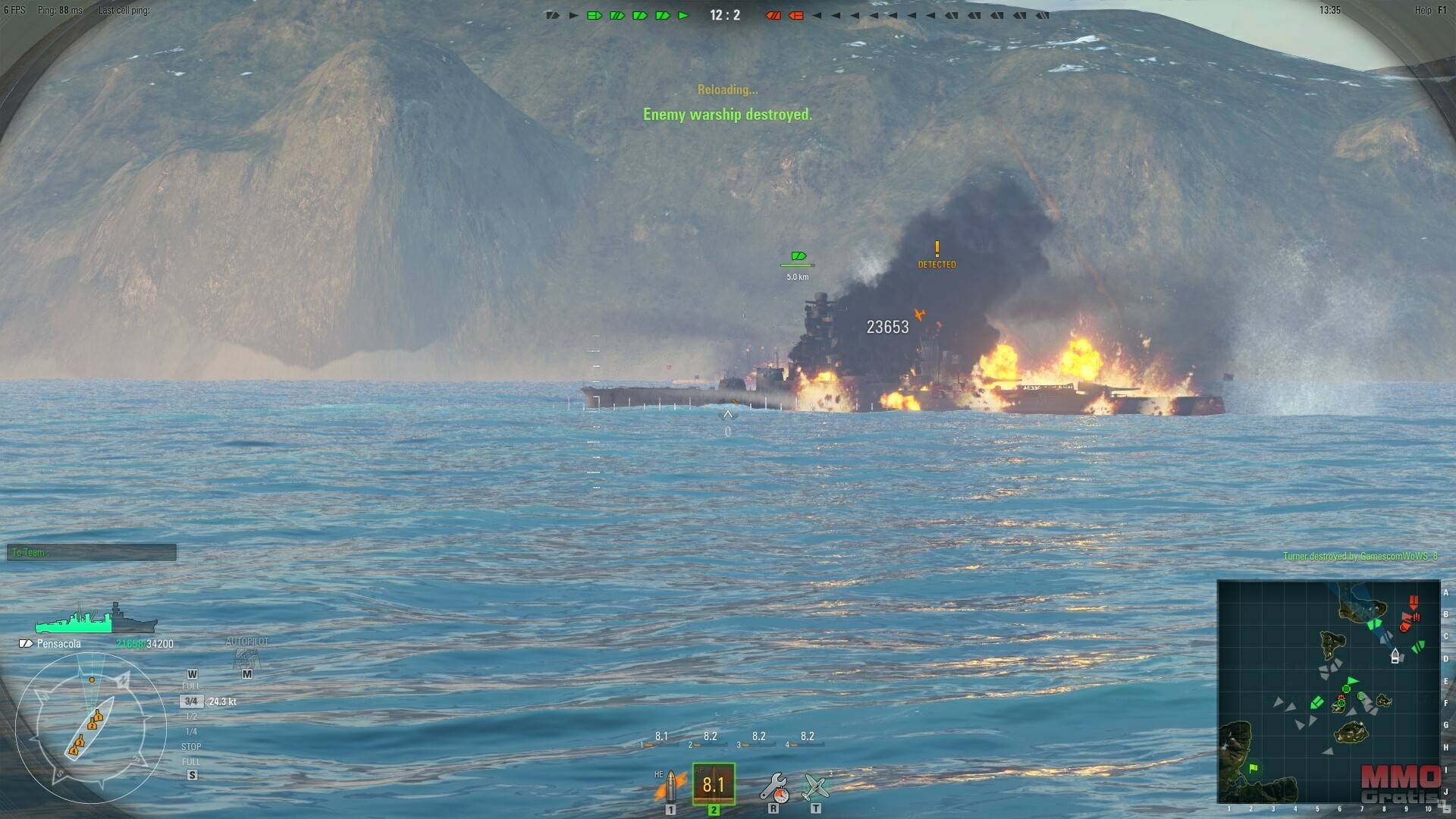
Task: Toggle the Autopilot map icon
Action: coord(246,658)
